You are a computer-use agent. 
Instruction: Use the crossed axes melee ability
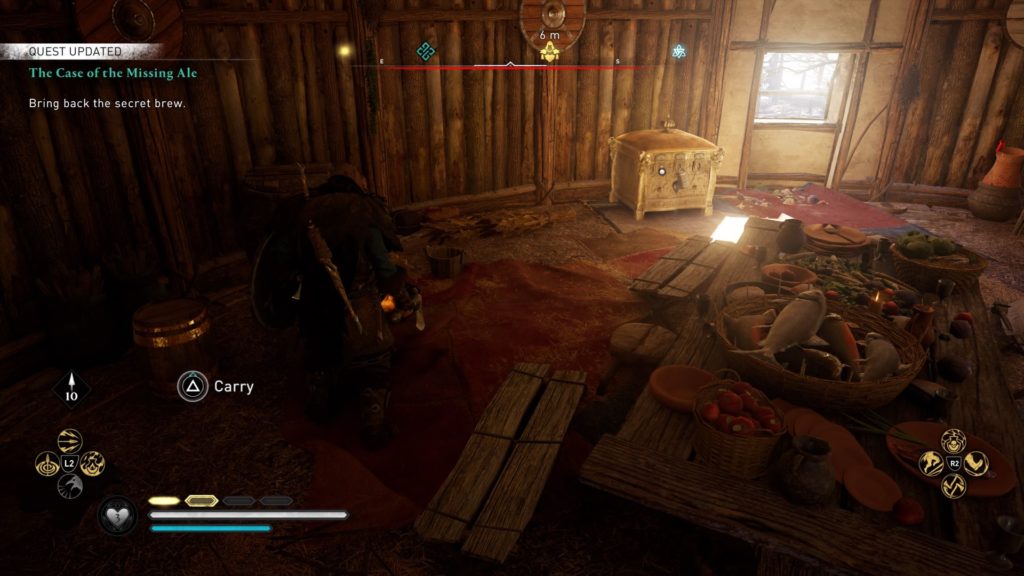click(x=954, y=486)
